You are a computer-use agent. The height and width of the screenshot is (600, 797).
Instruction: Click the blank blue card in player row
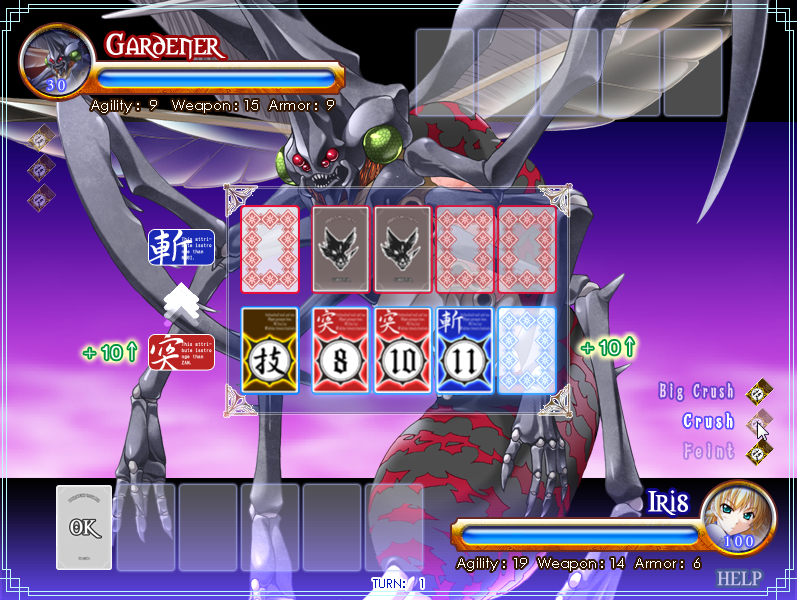pos(526,350)
